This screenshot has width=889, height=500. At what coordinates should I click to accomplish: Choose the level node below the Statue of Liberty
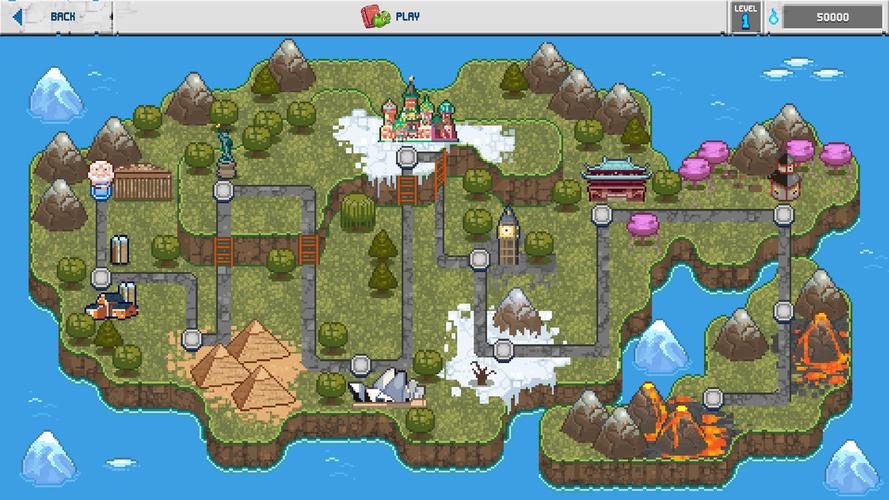point(222,188)
